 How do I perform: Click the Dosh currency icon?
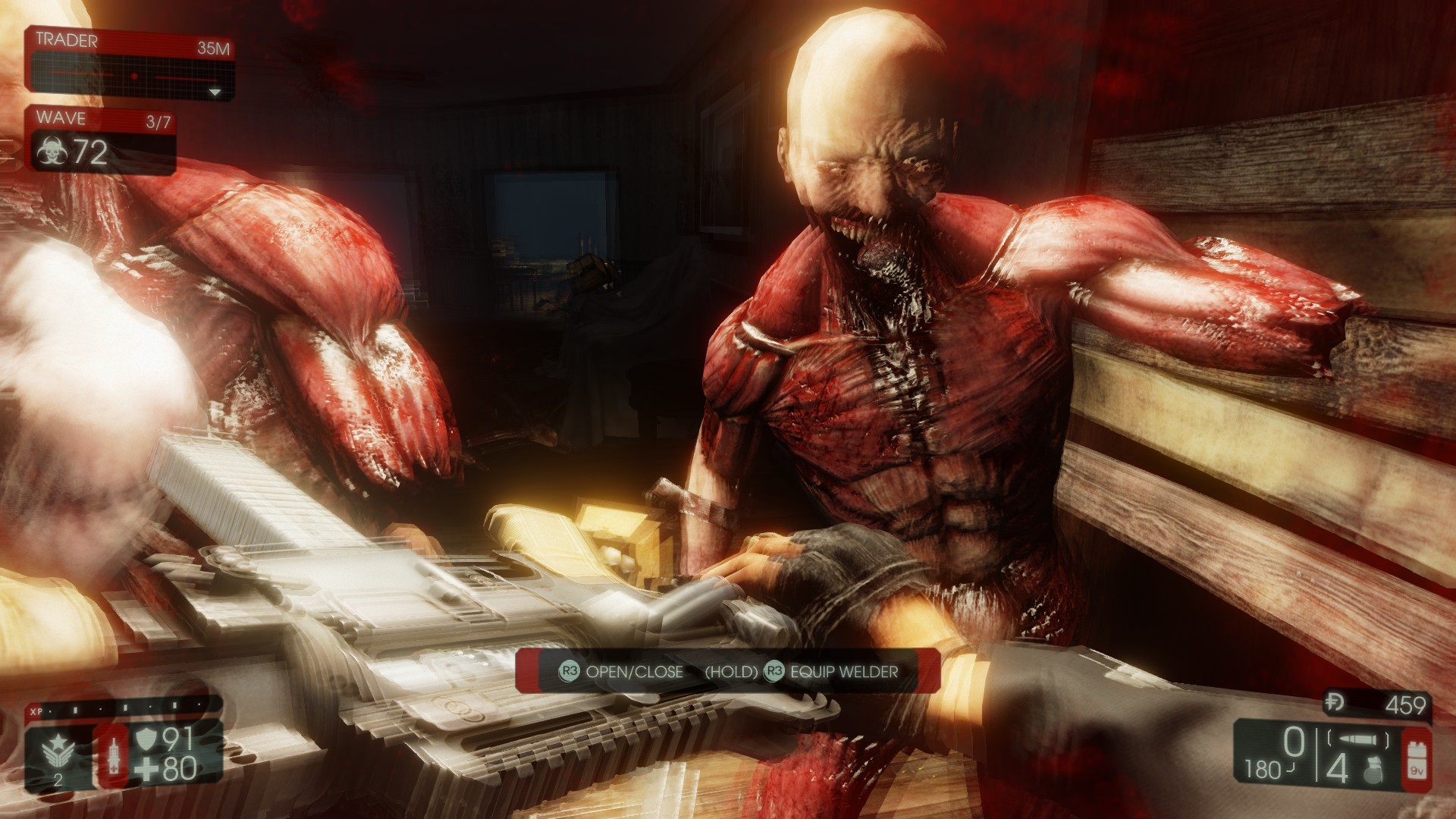(x=1335, y=703)
